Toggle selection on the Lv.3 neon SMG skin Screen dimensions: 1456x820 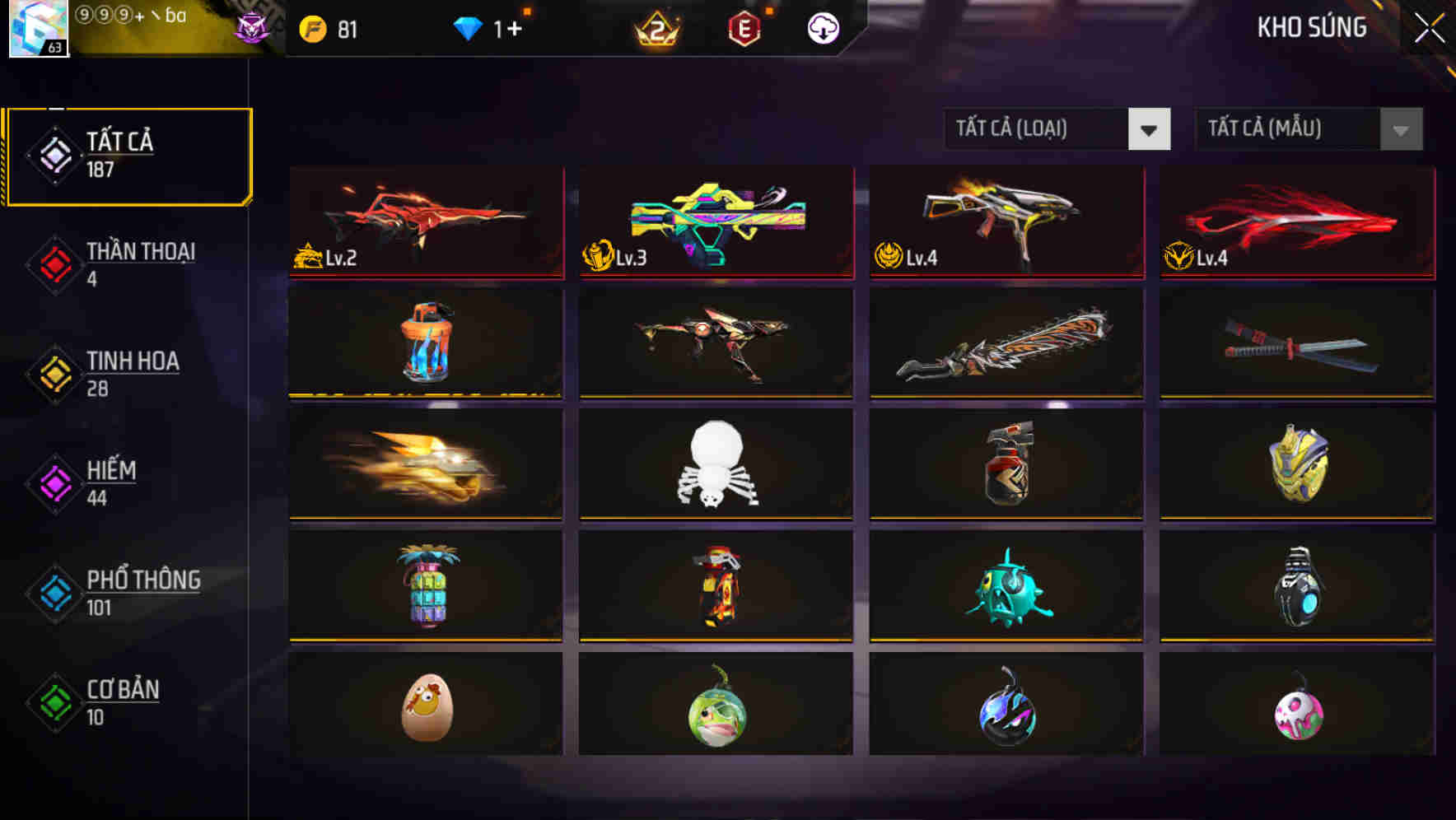[x=715, y=221]
